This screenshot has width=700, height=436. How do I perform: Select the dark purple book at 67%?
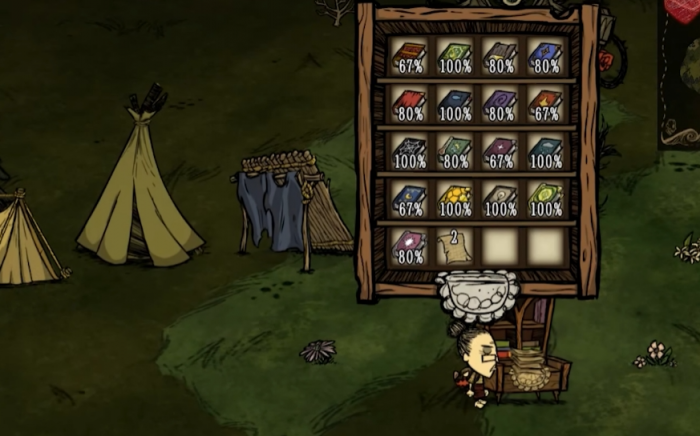(500, 152)
